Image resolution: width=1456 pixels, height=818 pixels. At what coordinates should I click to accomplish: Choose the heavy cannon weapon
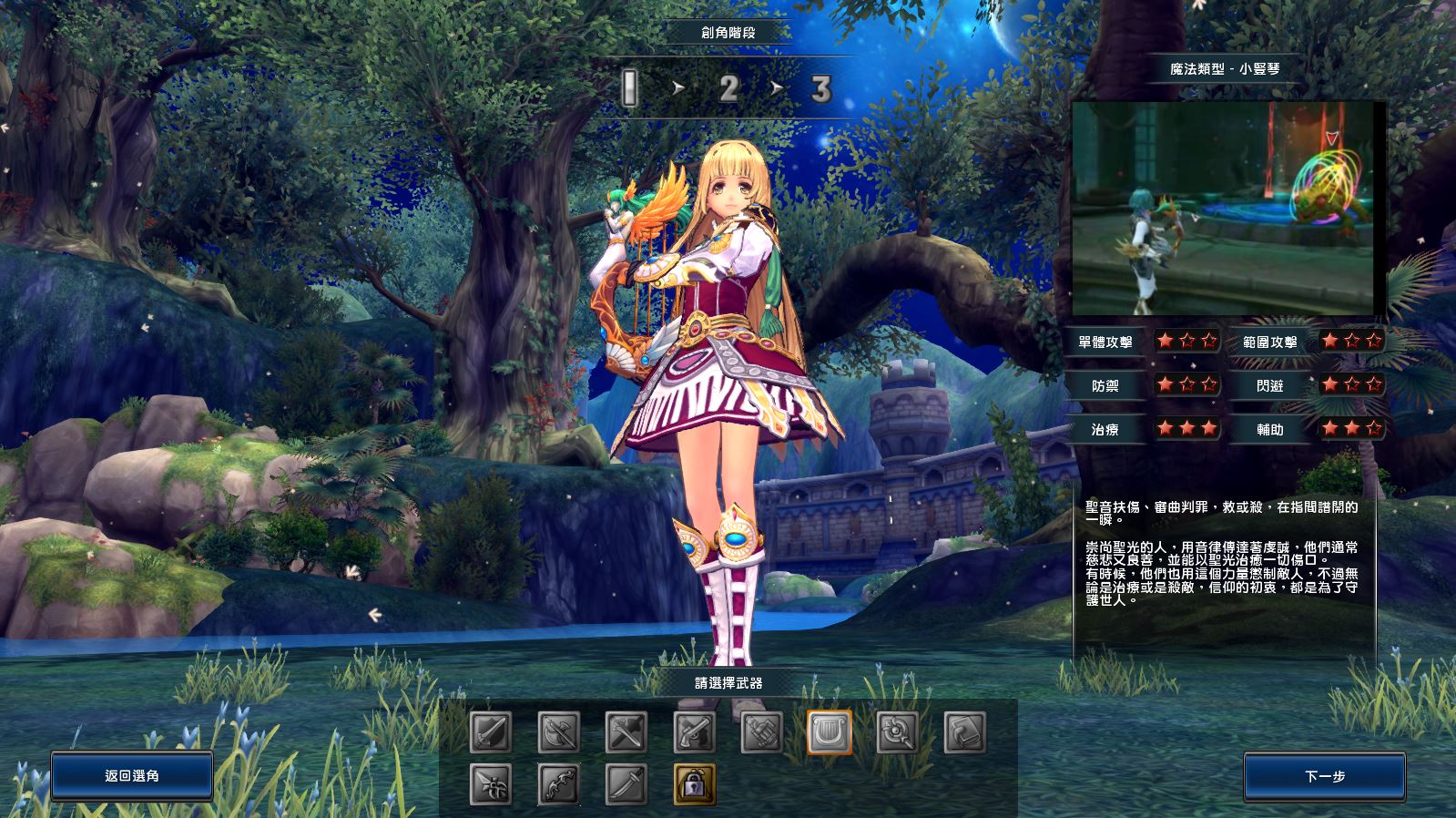(762, 731)
